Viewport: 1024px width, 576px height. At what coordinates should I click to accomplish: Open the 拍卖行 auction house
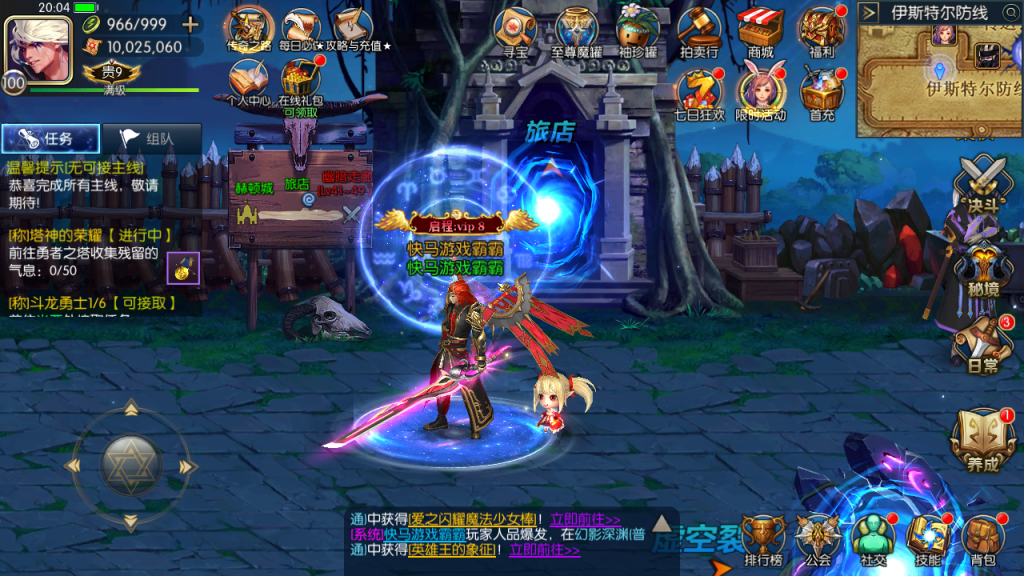699,30
